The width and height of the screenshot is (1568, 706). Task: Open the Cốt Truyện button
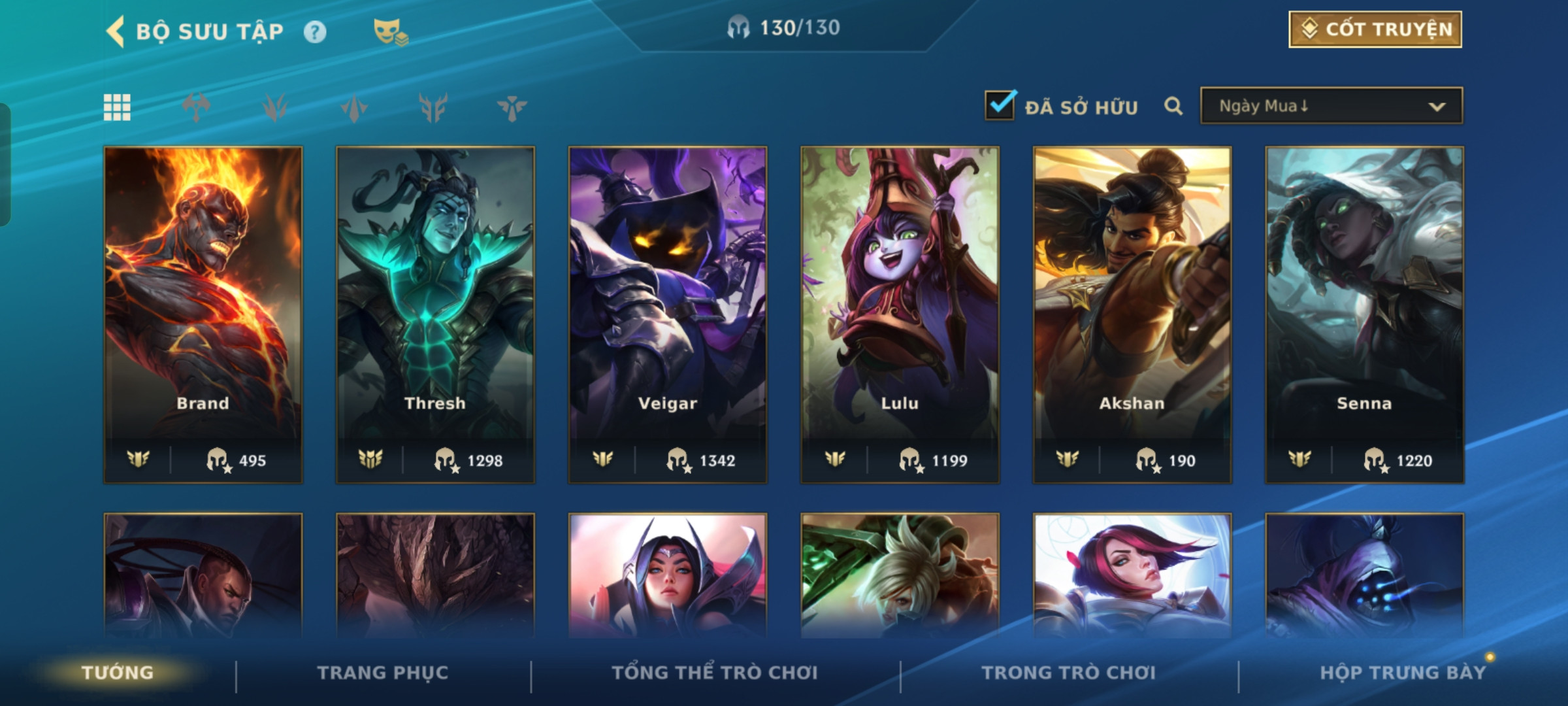click(x=1375, y=29)
